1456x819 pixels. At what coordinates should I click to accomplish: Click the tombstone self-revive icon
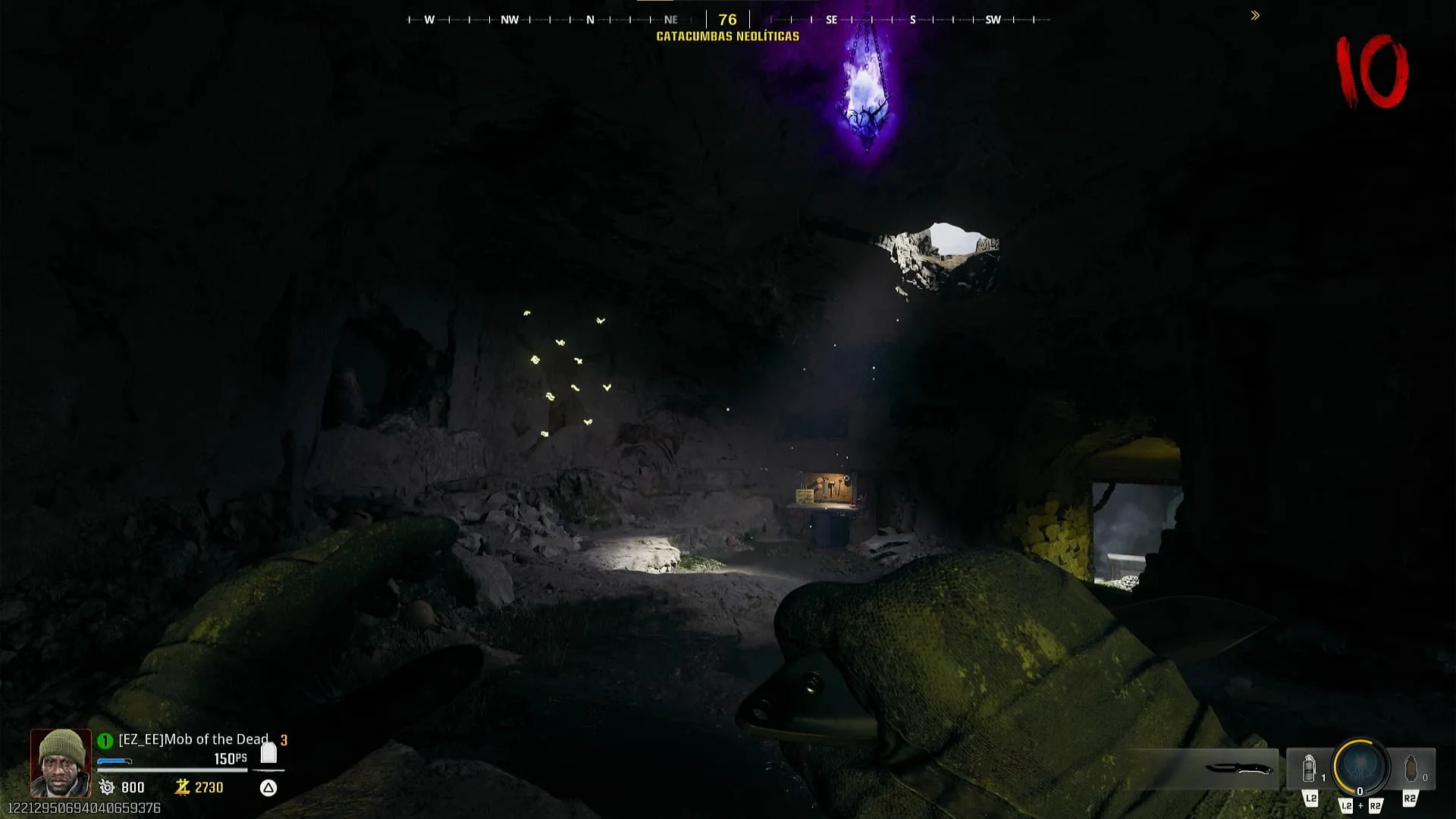[x=268, y=753]
